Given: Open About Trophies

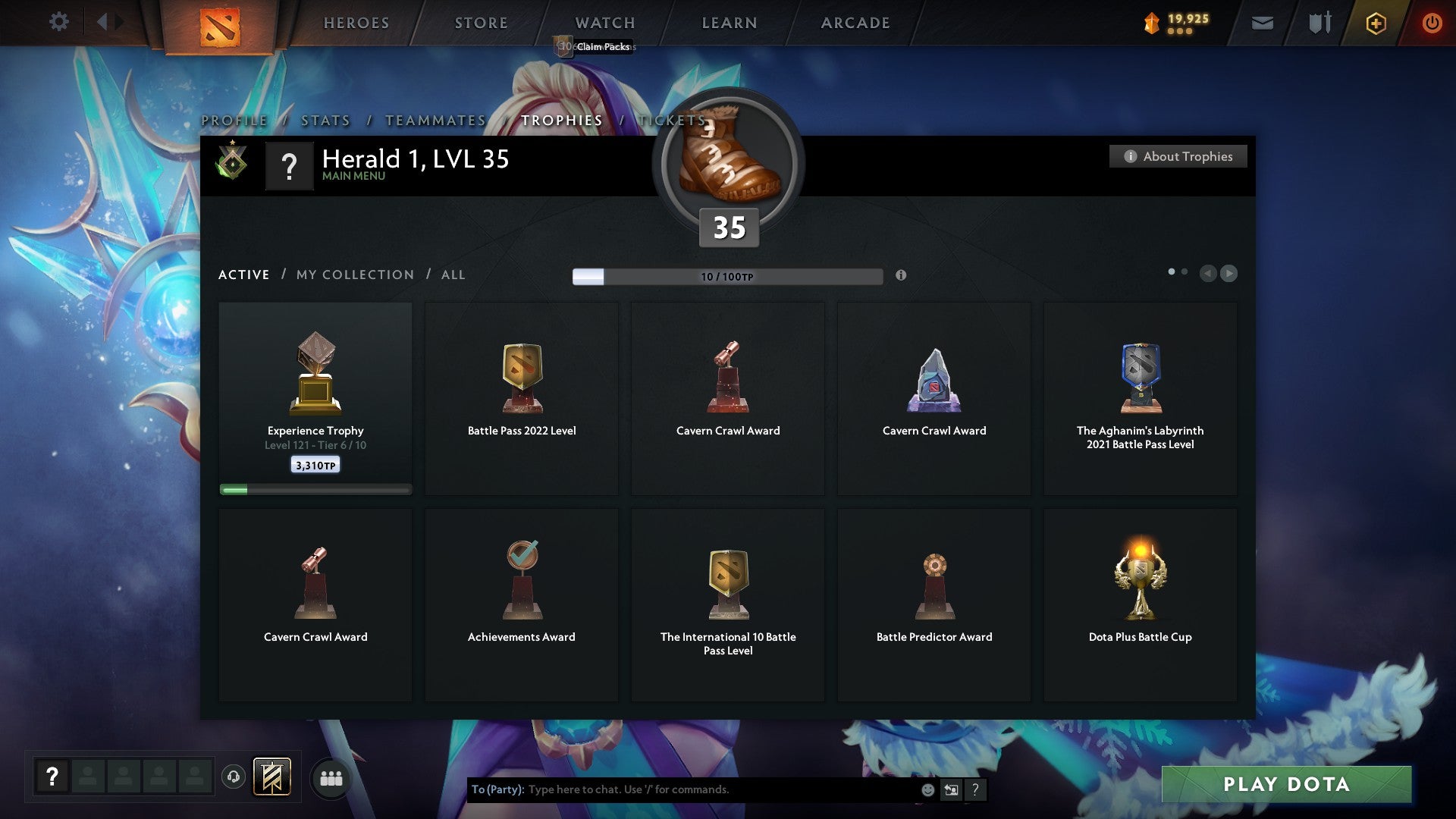Looking at the screenshot, I should click(x=1178, y=156).
